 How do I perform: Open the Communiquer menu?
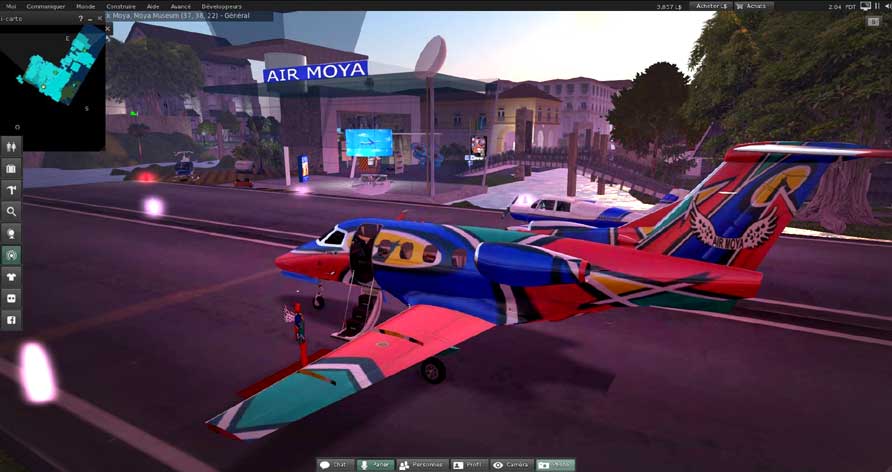pyautogui.click(x=46, y=6)
